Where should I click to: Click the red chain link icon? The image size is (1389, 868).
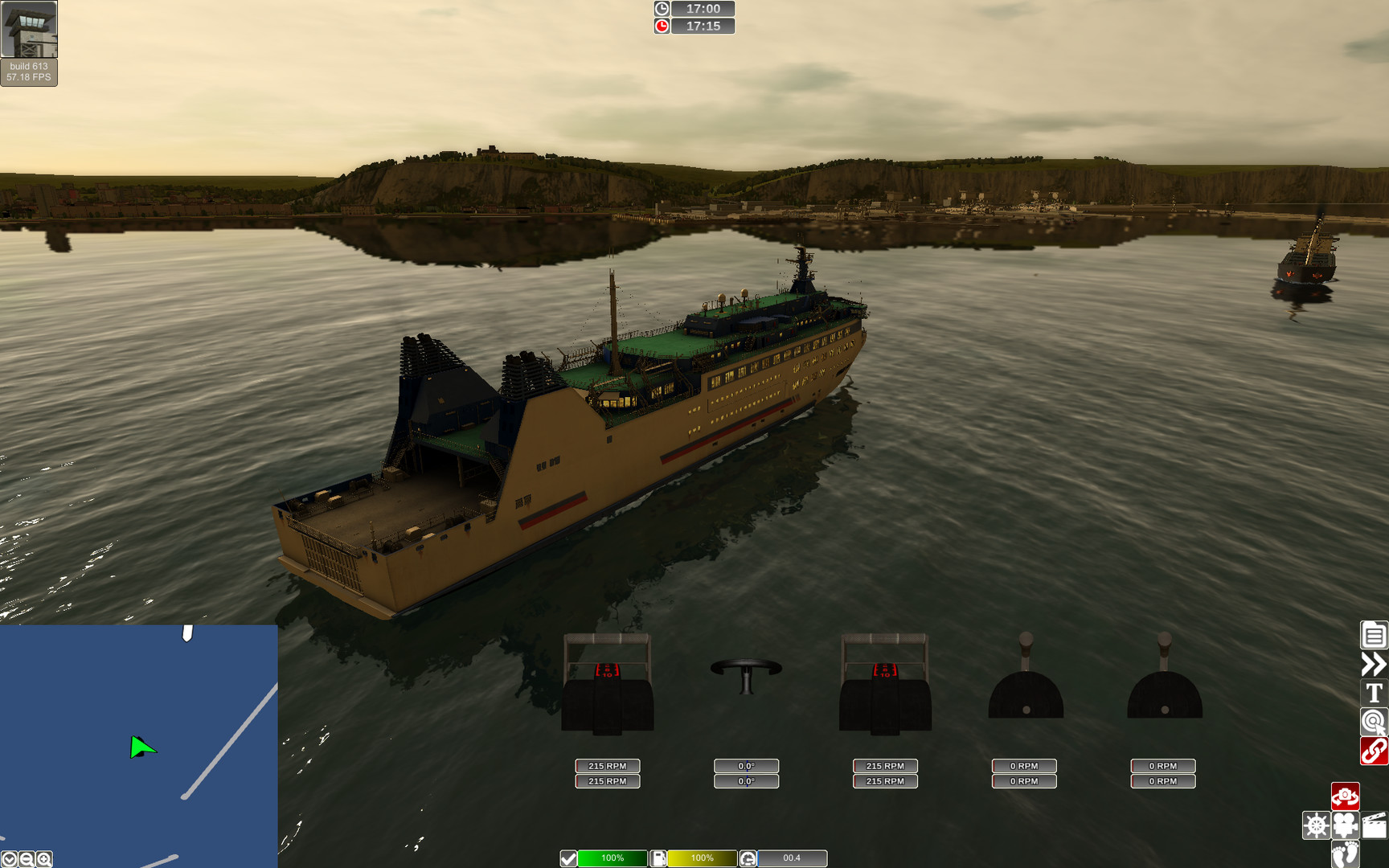click(x=1374, y=750)
